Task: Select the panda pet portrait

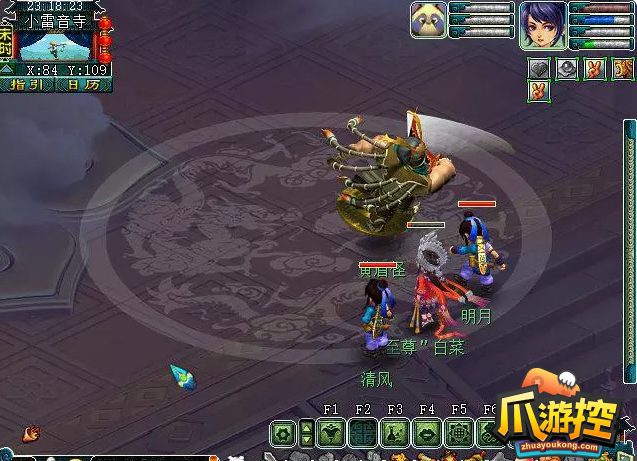Action: tap(428, 20)
